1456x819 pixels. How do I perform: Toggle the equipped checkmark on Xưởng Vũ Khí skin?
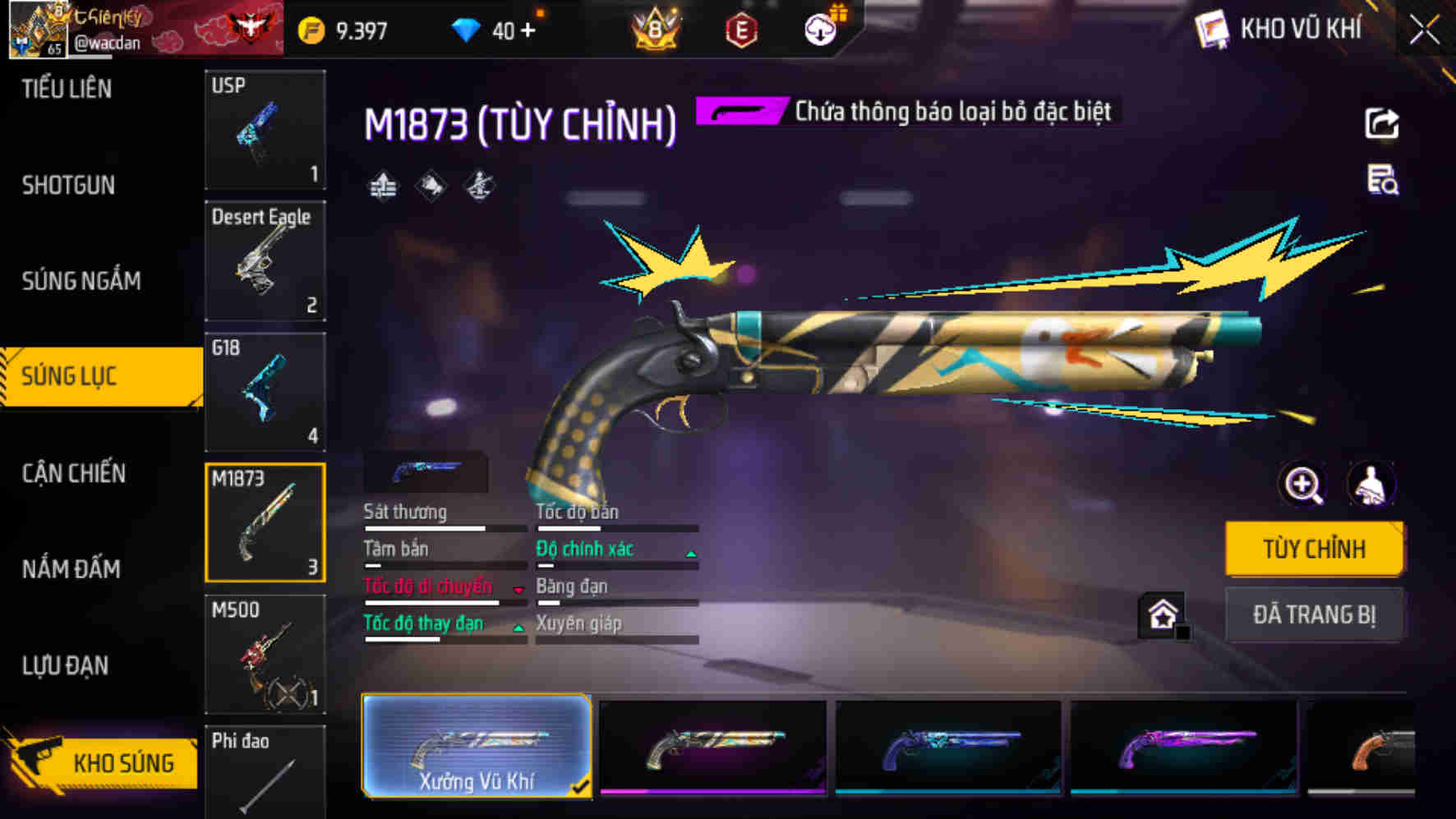pos(582,786)
